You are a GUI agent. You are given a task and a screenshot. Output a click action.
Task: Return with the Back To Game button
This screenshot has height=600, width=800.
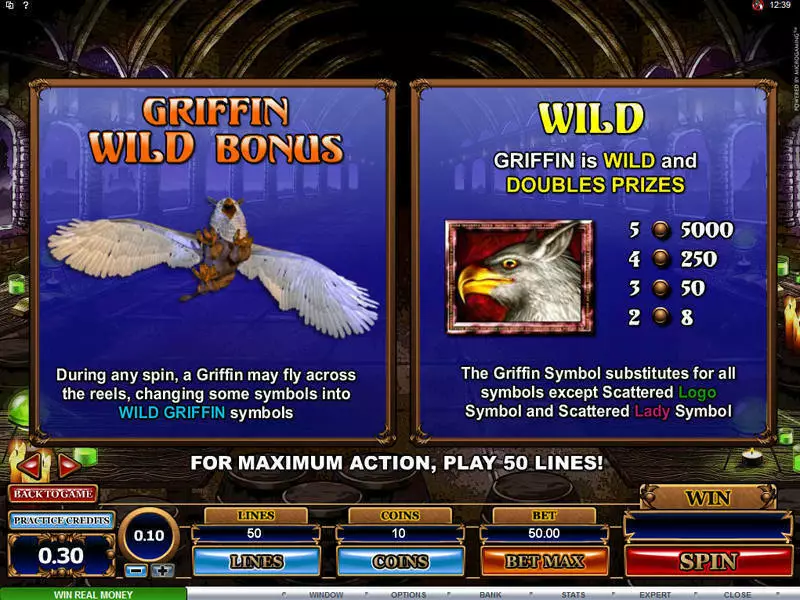(53, 493)
